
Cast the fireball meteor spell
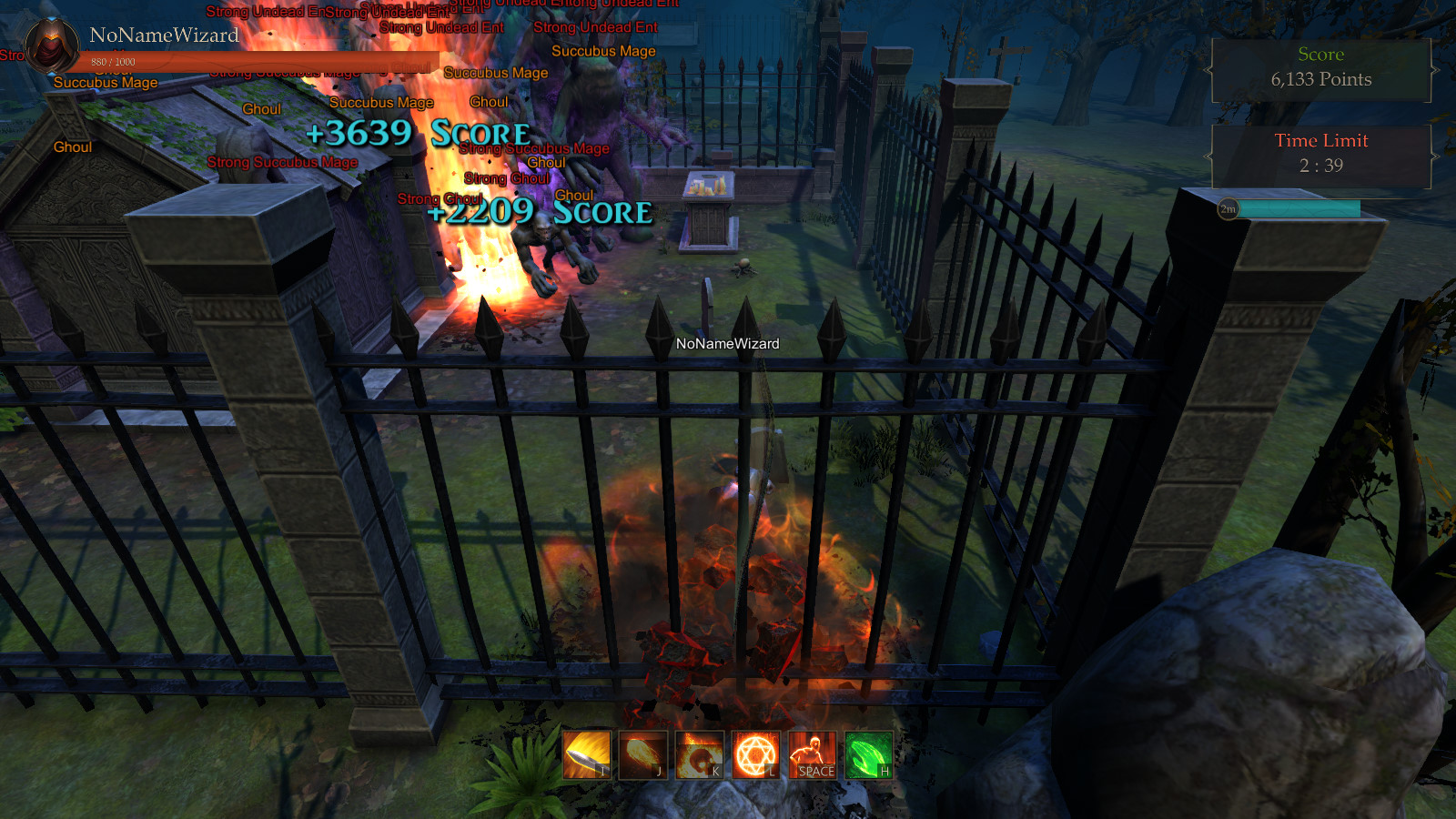point(642,754)
